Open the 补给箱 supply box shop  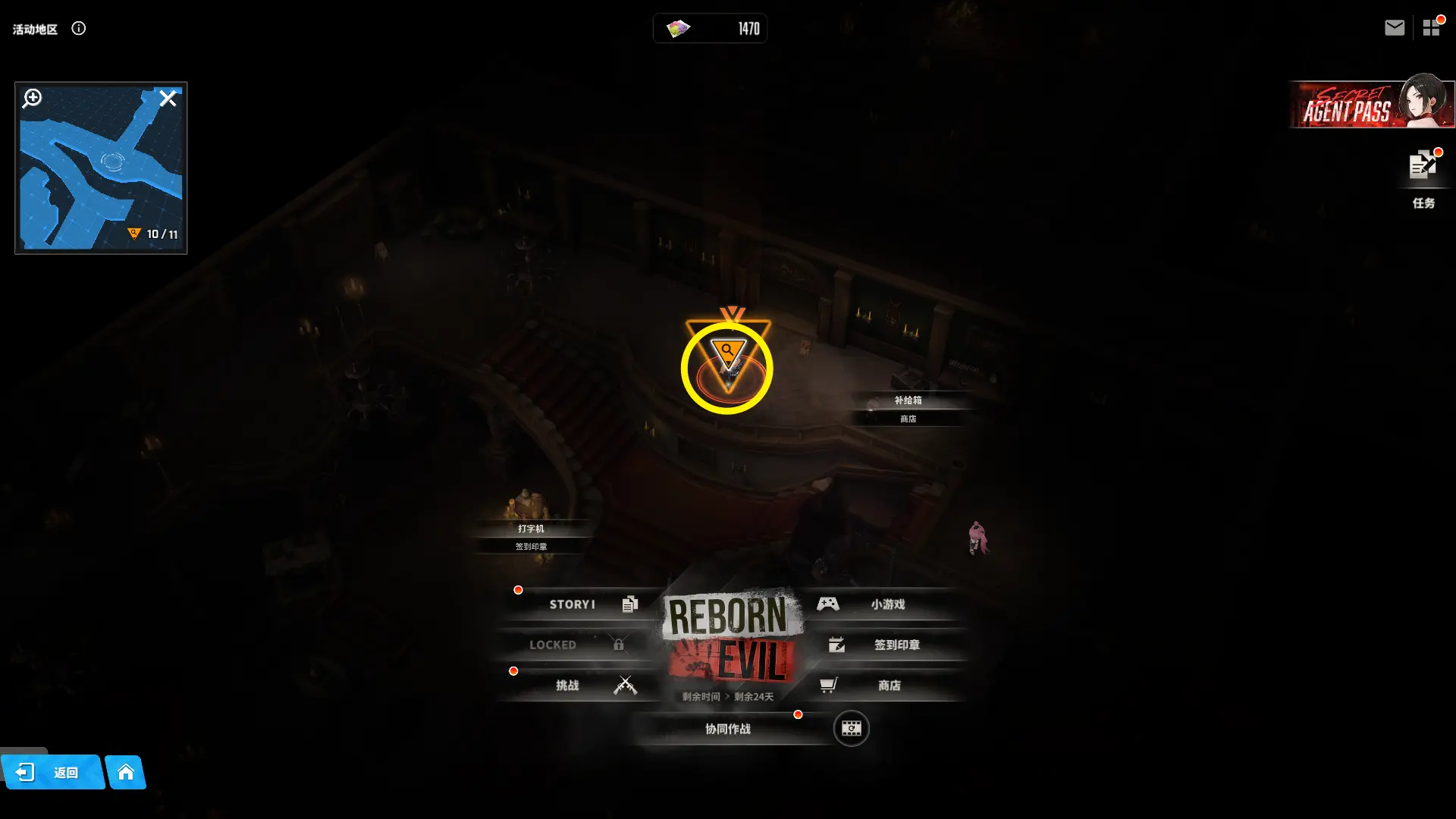908,400
